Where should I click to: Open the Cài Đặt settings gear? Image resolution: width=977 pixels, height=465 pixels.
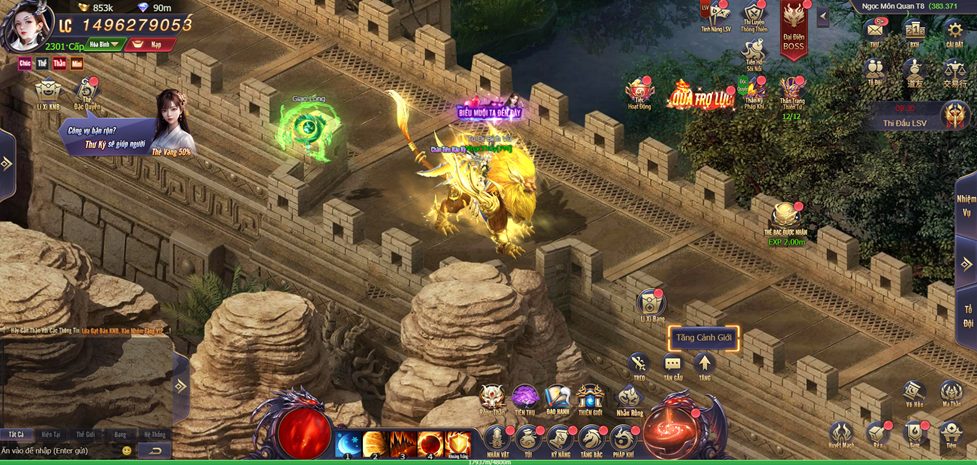[954, 31]
